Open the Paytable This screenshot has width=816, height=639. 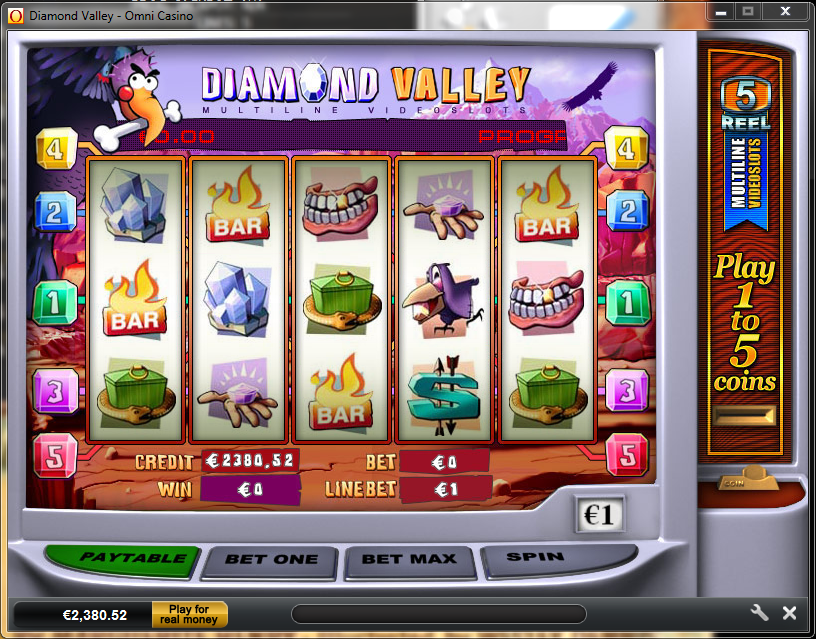tap(132, 558)
